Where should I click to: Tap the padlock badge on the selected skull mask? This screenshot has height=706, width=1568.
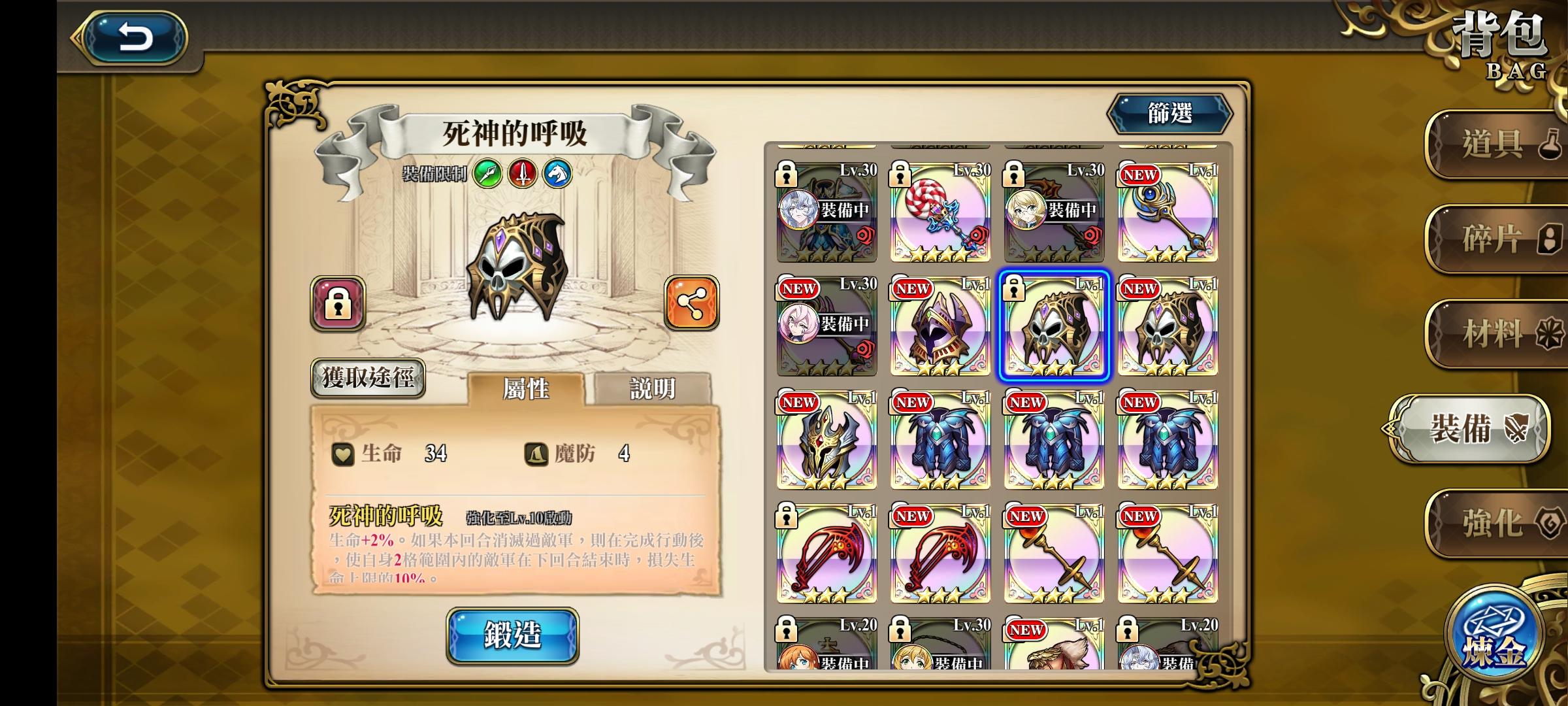pos(1015,288)
